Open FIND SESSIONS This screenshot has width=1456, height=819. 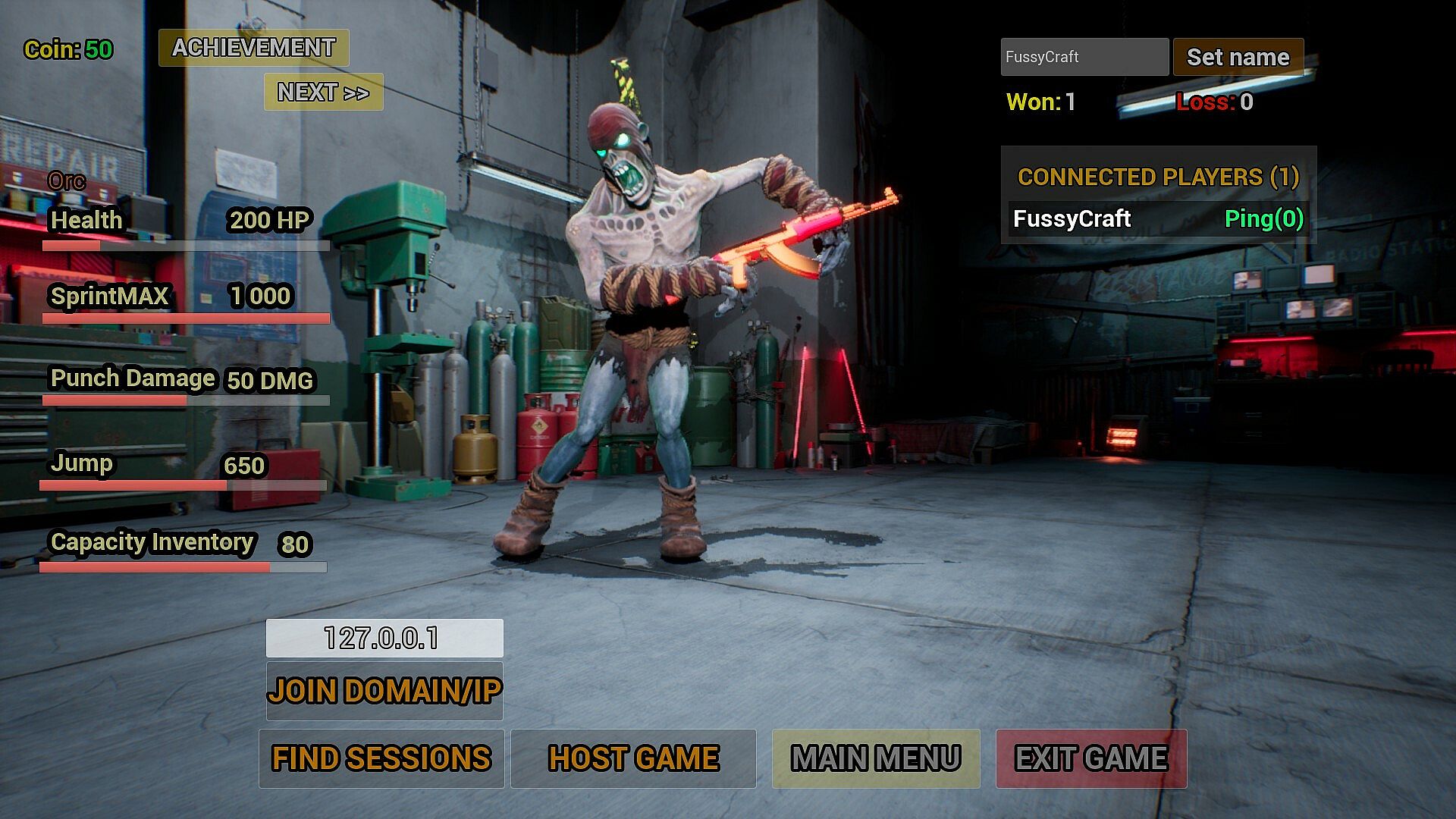click(381, 758)
